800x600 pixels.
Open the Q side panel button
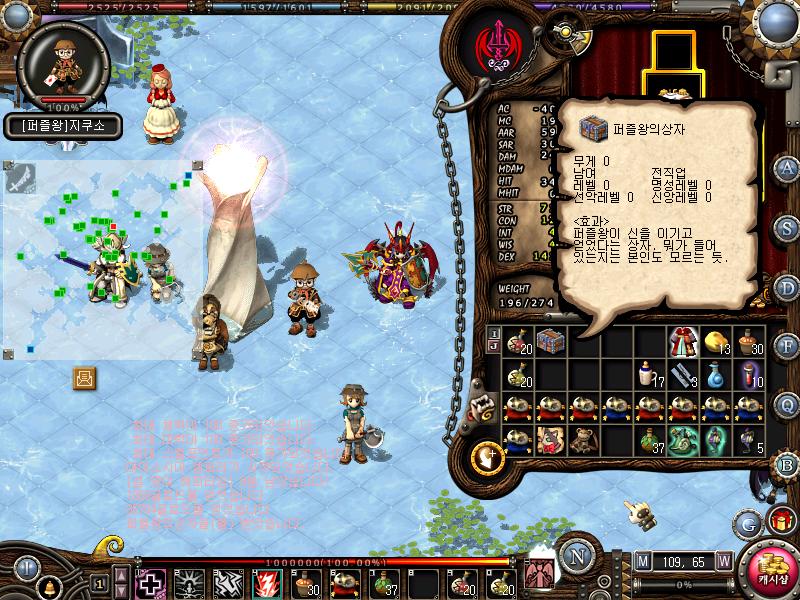click(x=788, y=404)
